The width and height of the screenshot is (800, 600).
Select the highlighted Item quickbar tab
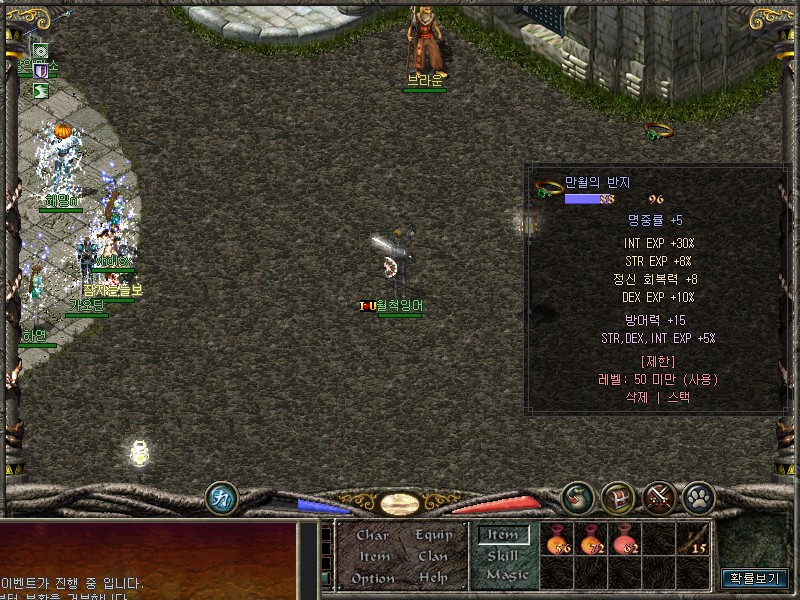point(502,535)
